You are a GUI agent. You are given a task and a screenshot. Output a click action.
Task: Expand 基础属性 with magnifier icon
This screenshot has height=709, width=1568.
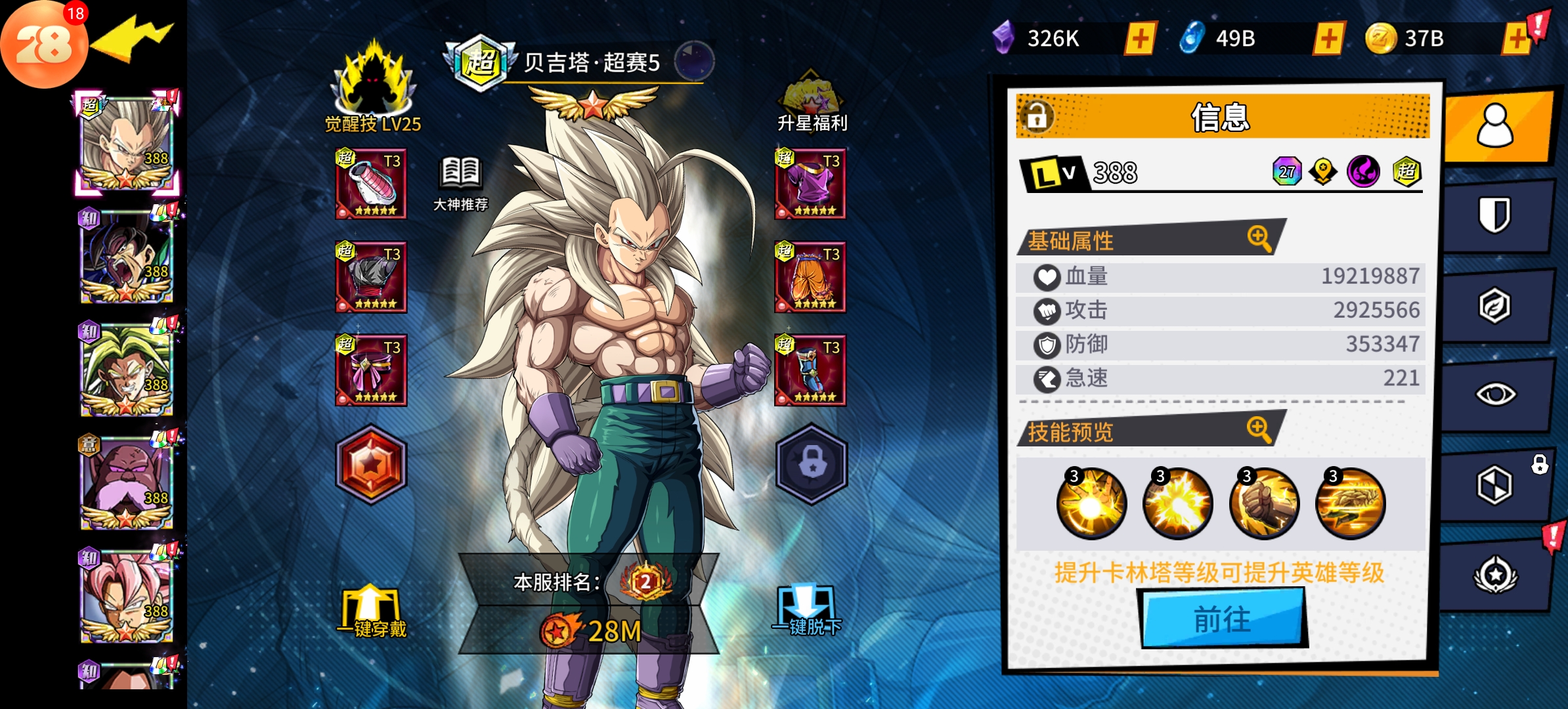pyautogui.click(x=1259, y=238)
